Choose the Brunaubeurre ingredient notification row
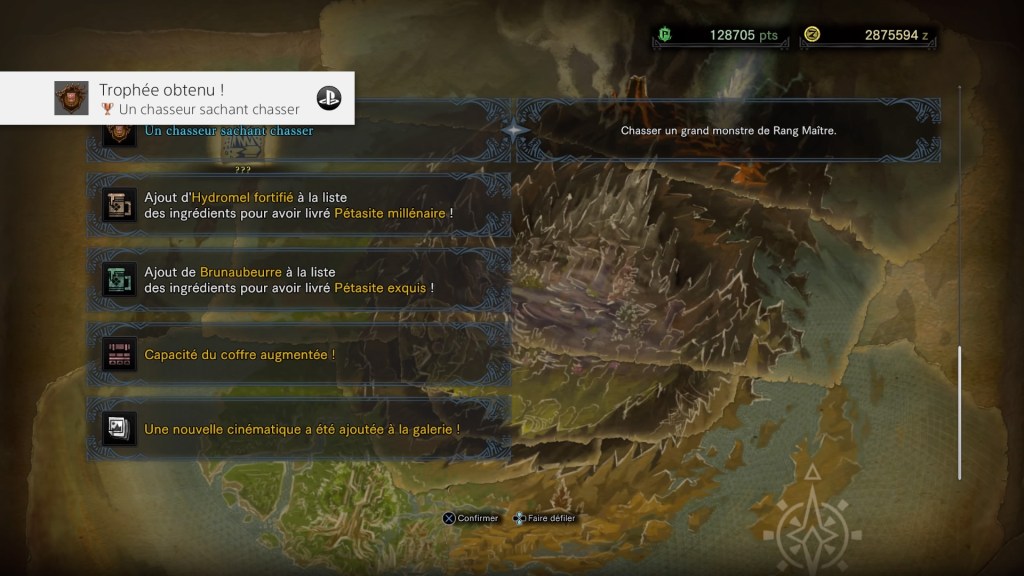 click(x=300, y=280)
